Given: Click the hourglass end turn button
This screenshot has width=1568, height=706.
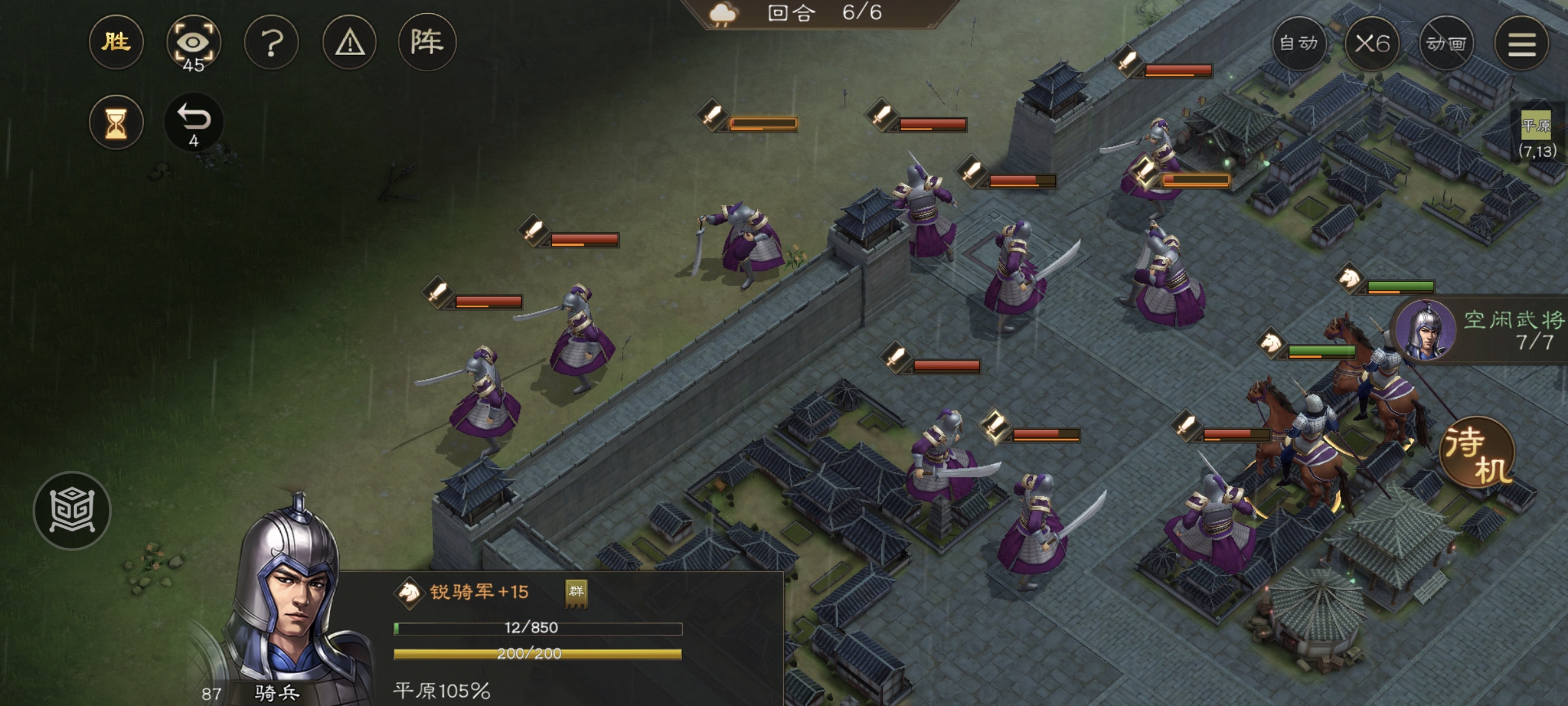Looking at the screenshot, I should pos(116,122).
